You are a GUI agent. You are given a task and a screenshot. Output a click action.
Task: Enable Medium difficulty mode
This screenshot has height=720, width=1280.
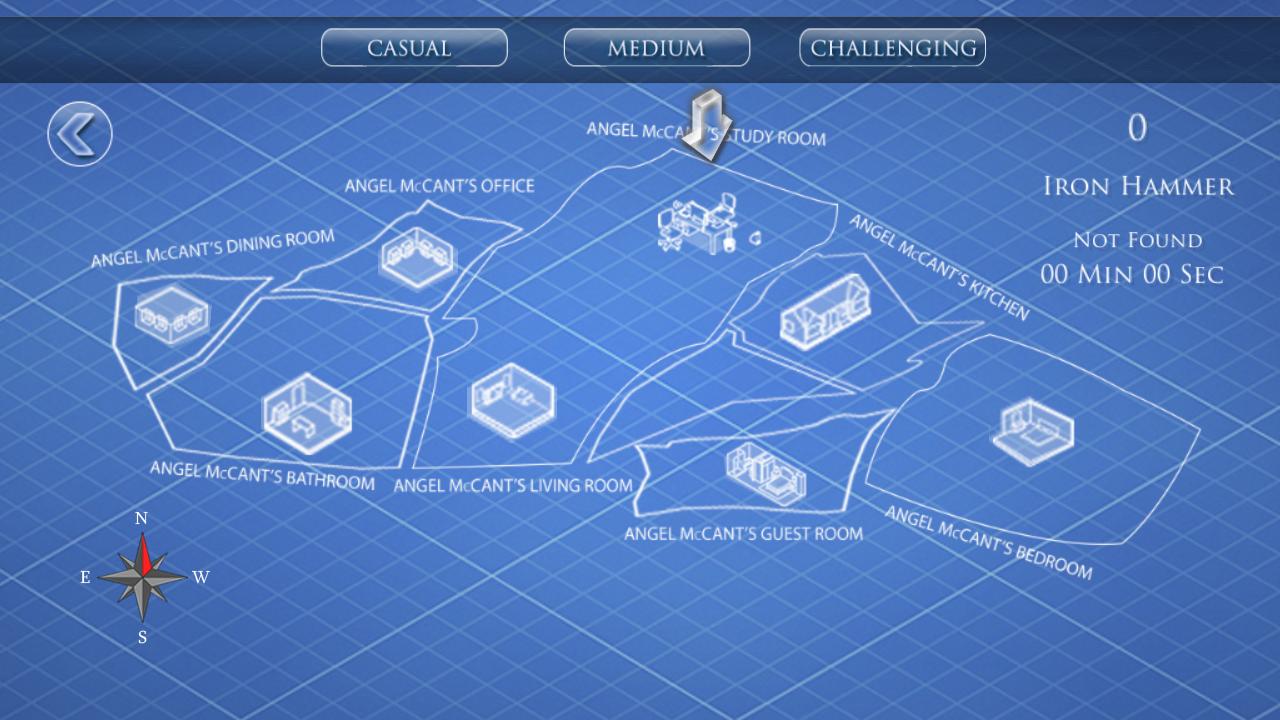(656, 47)
